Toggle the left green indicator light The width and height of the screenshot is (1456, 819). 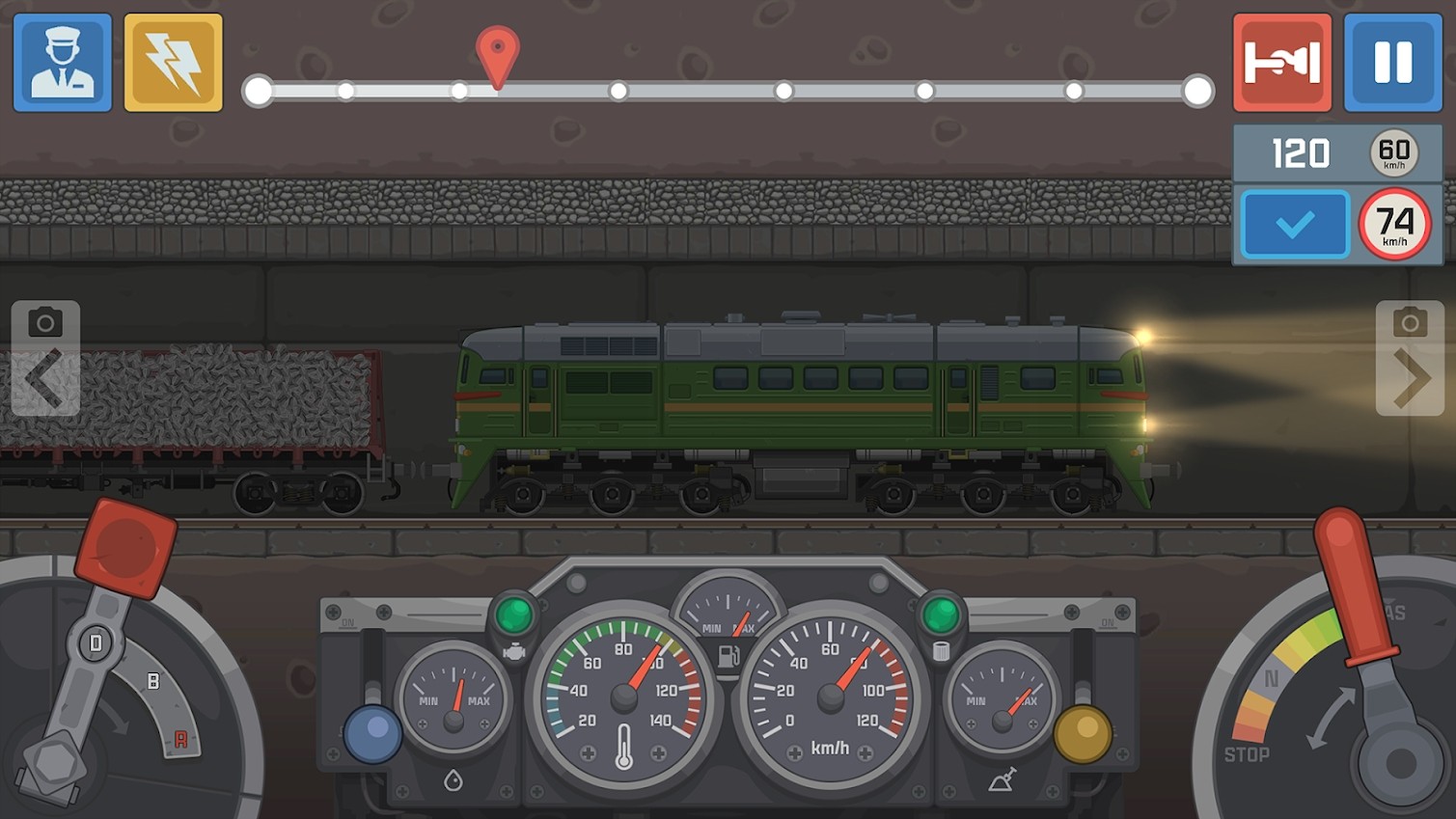515,612
